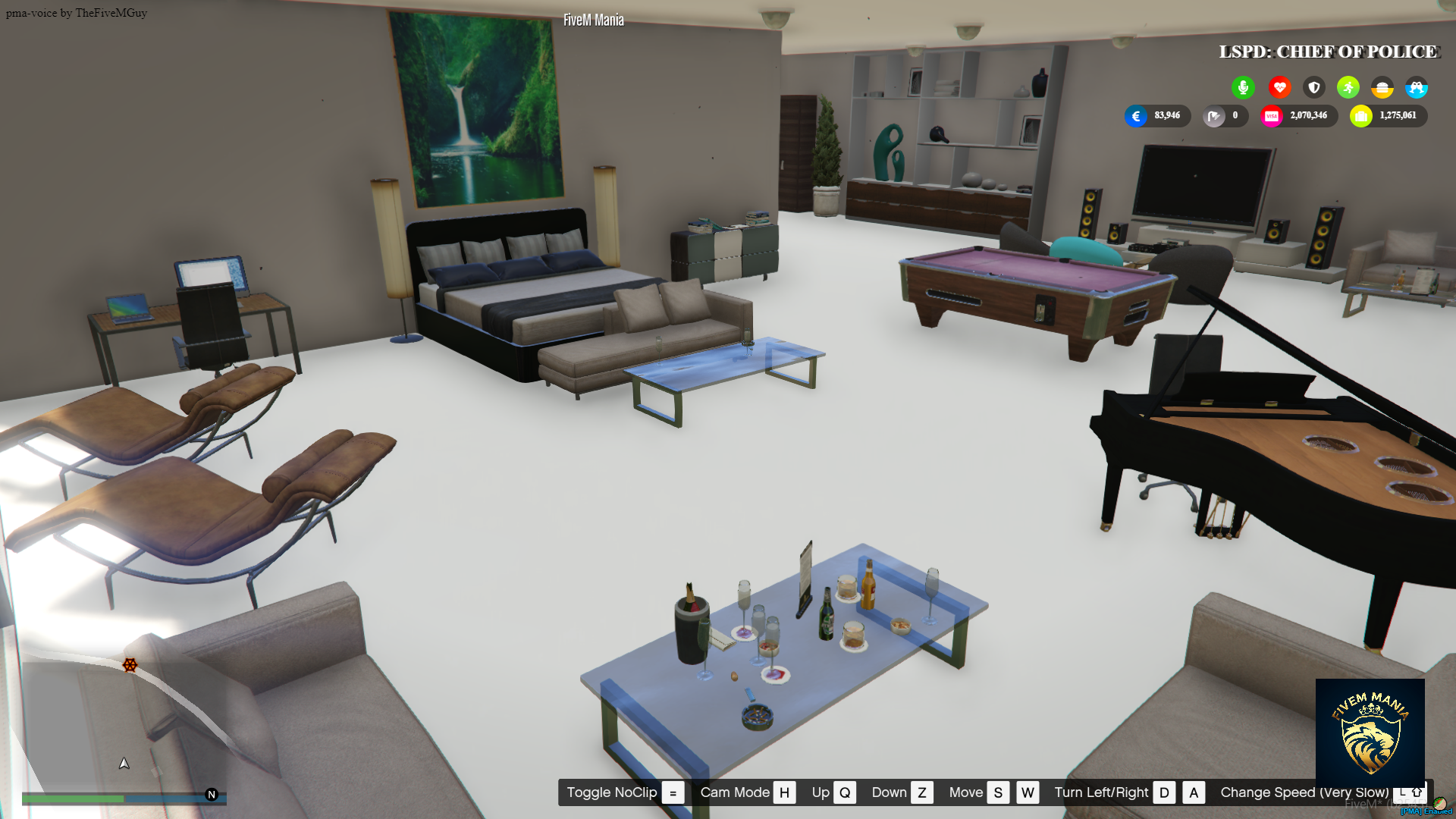
Task: Click the yellow briefcase money icon
Action: [1360, 115]
